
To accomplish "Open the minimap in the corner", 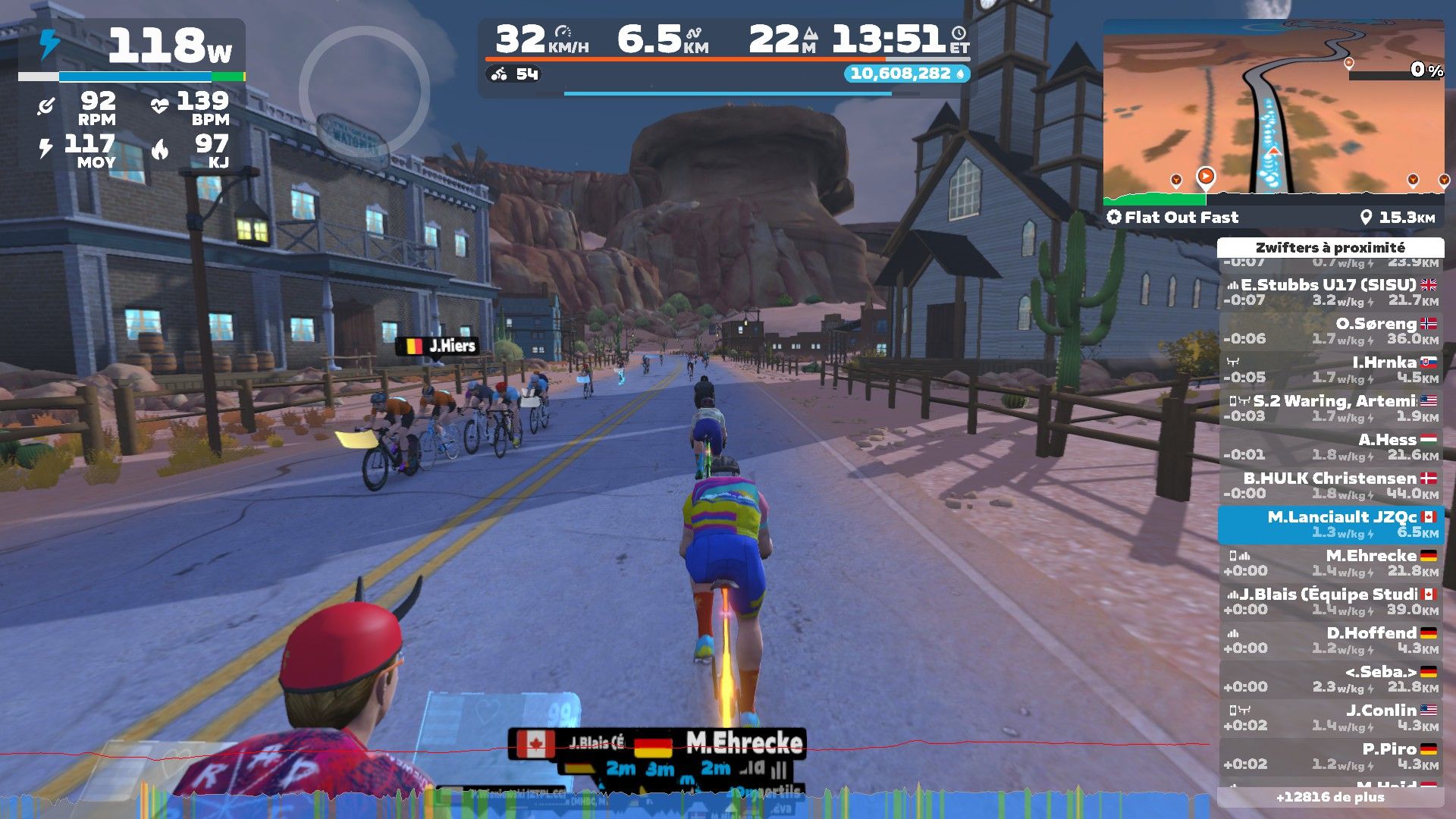I will (x=1272, y=114).
